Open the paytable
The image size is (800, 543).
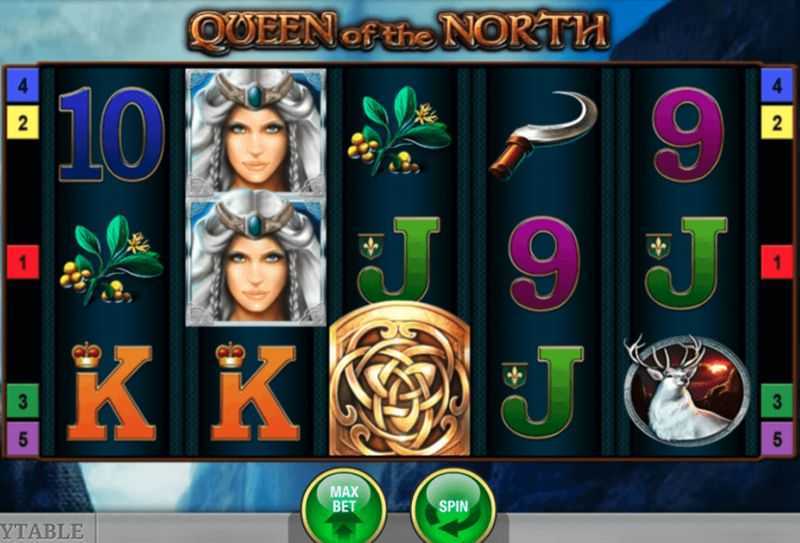46,530
